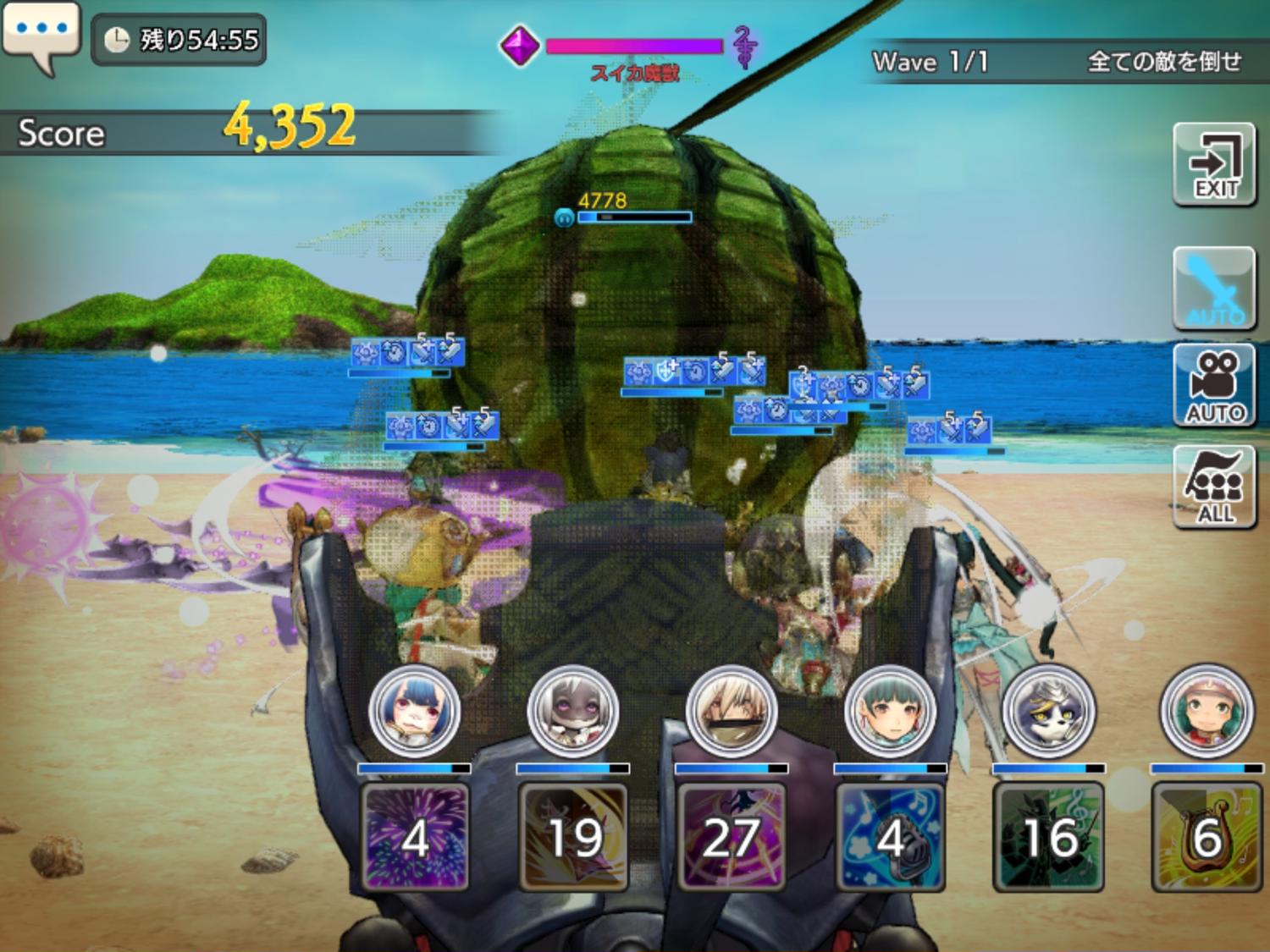This screenshot has height=952, width=1270.
Task: Trigger the purple magic skill showing 27
Action: point(732,837)
